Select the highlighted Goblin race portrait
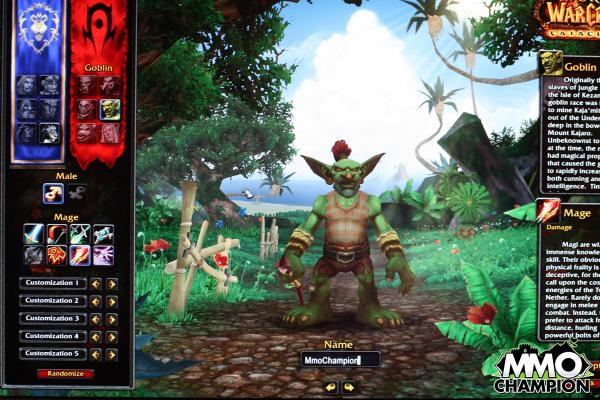The height and width of the screenshot is (400, 600). coord(109,108)
